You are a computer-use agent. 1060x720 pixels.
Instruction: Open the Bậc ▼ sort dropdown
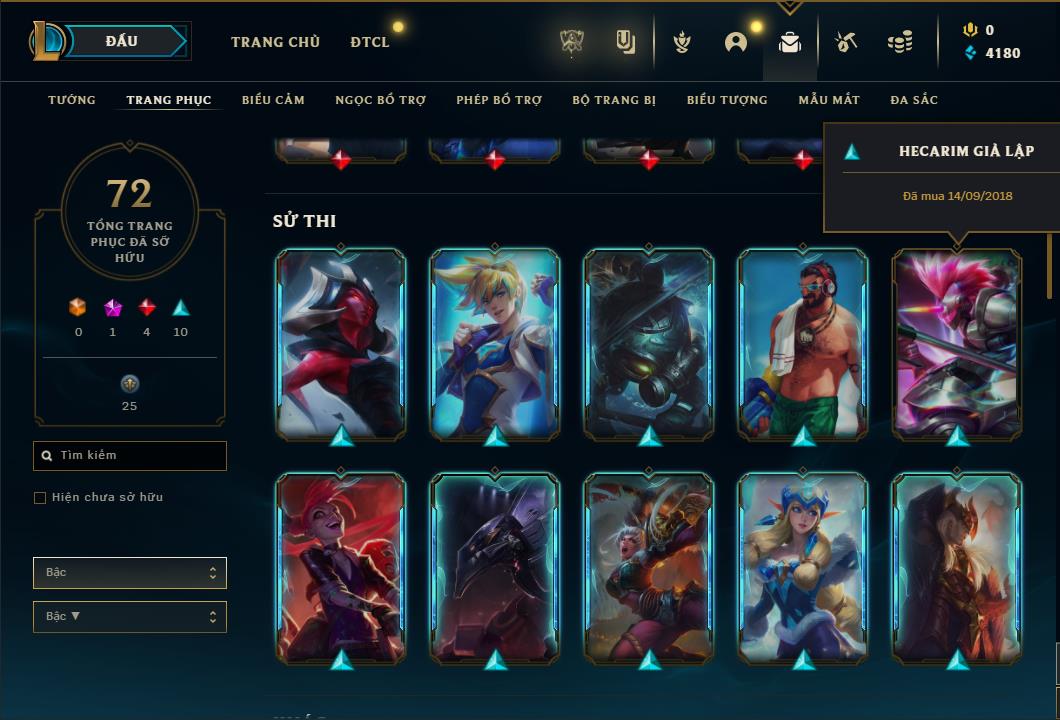pyautogui.click(x=130, y=617)
